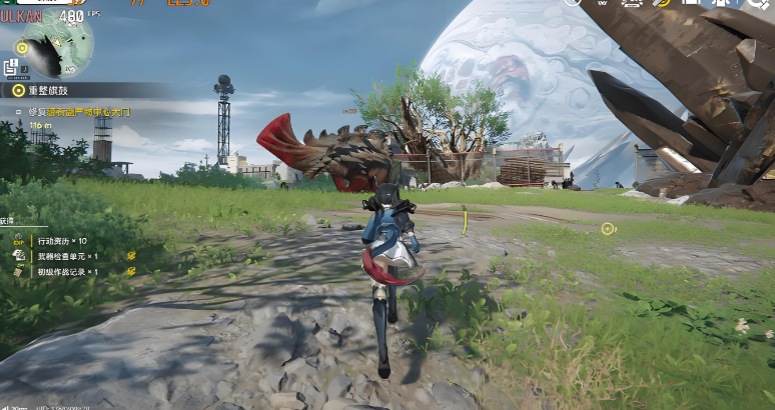
Task: Click the yellow quest marker beside the minimap
Action: click(20, 46)
